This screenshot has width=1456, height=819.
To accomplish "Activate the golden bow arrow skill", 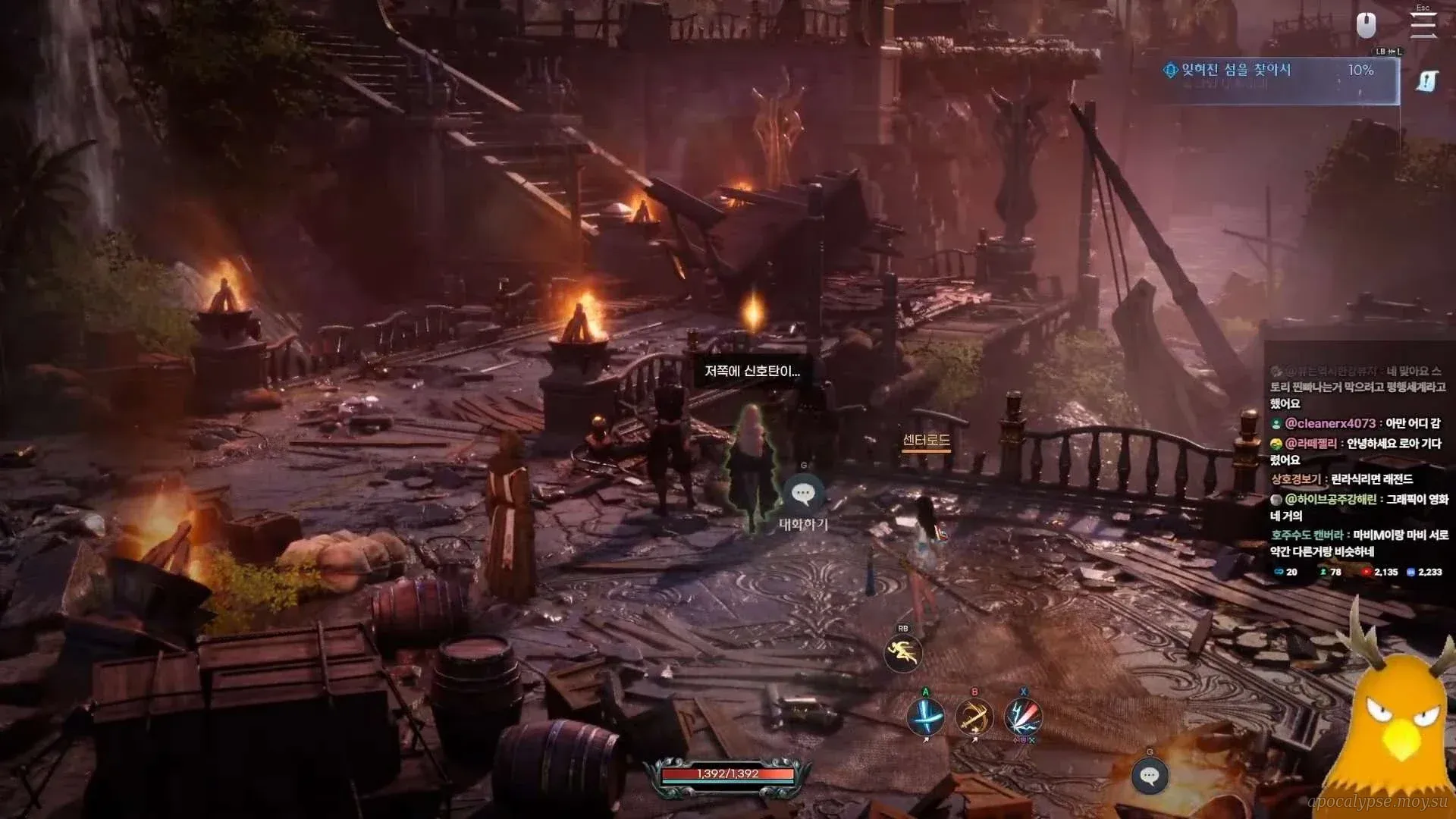I will (974, 717).
